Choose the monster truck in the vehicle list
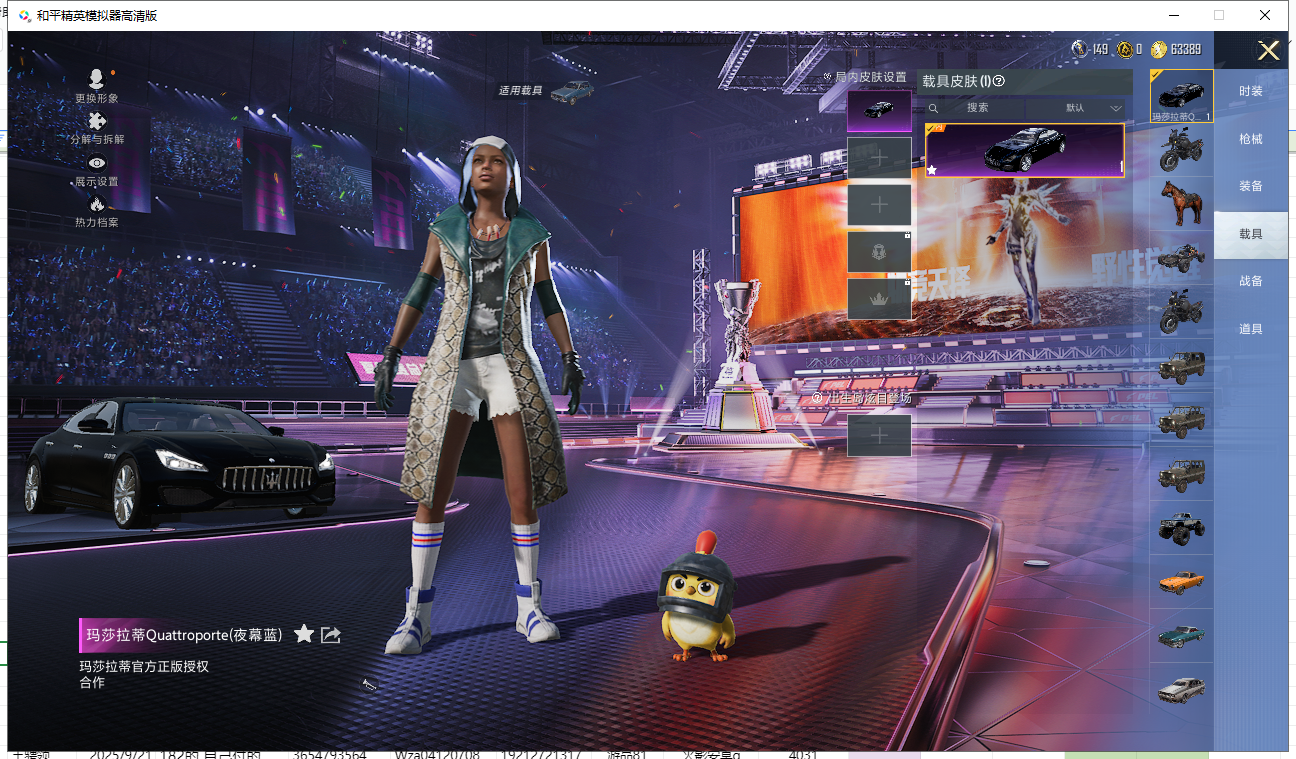Viewport: 1296px width, 759px height. click(x=1181, y=528)
